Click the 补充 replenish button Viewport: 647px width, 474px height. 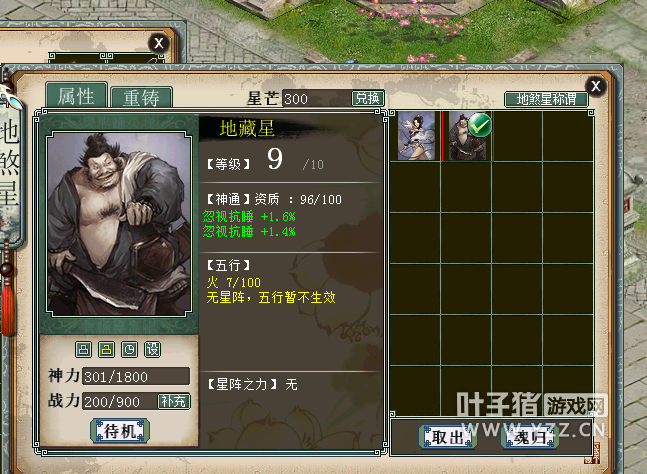coord(173,401)
